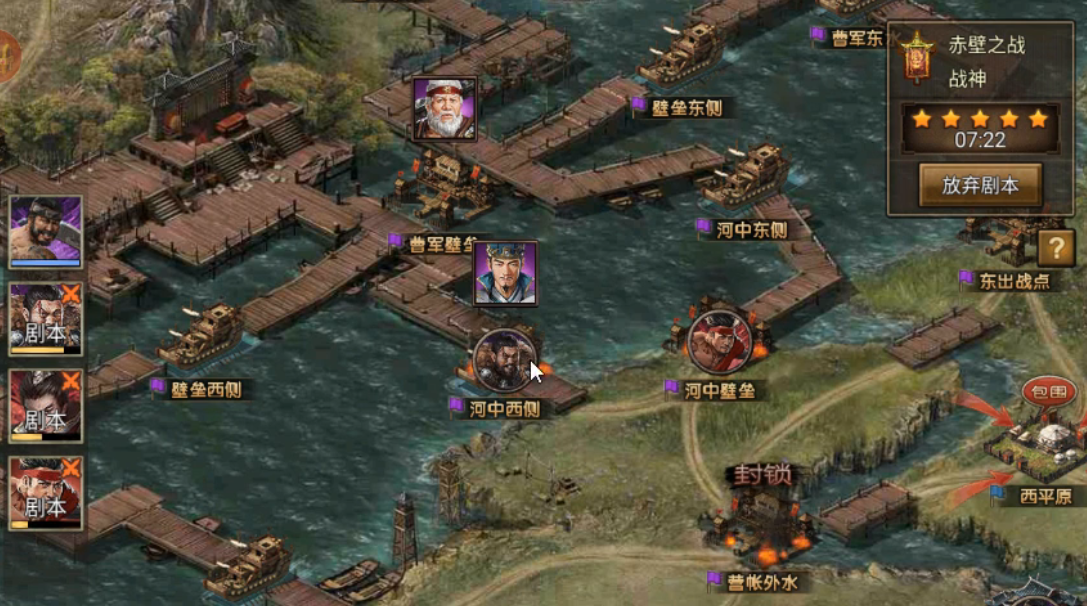Viewport: 1087px width, 606px height.
Task: Click the red 包围 marker
Action: tap(1049, 391)
